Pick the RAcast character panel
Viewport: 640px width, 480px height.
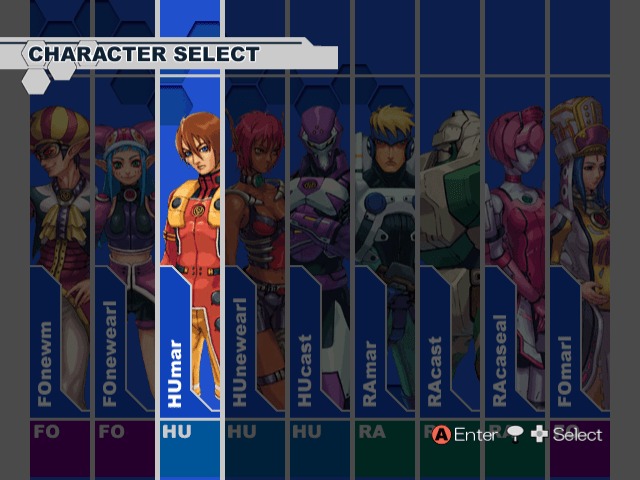pyautogui.click(x=450, y=250)
